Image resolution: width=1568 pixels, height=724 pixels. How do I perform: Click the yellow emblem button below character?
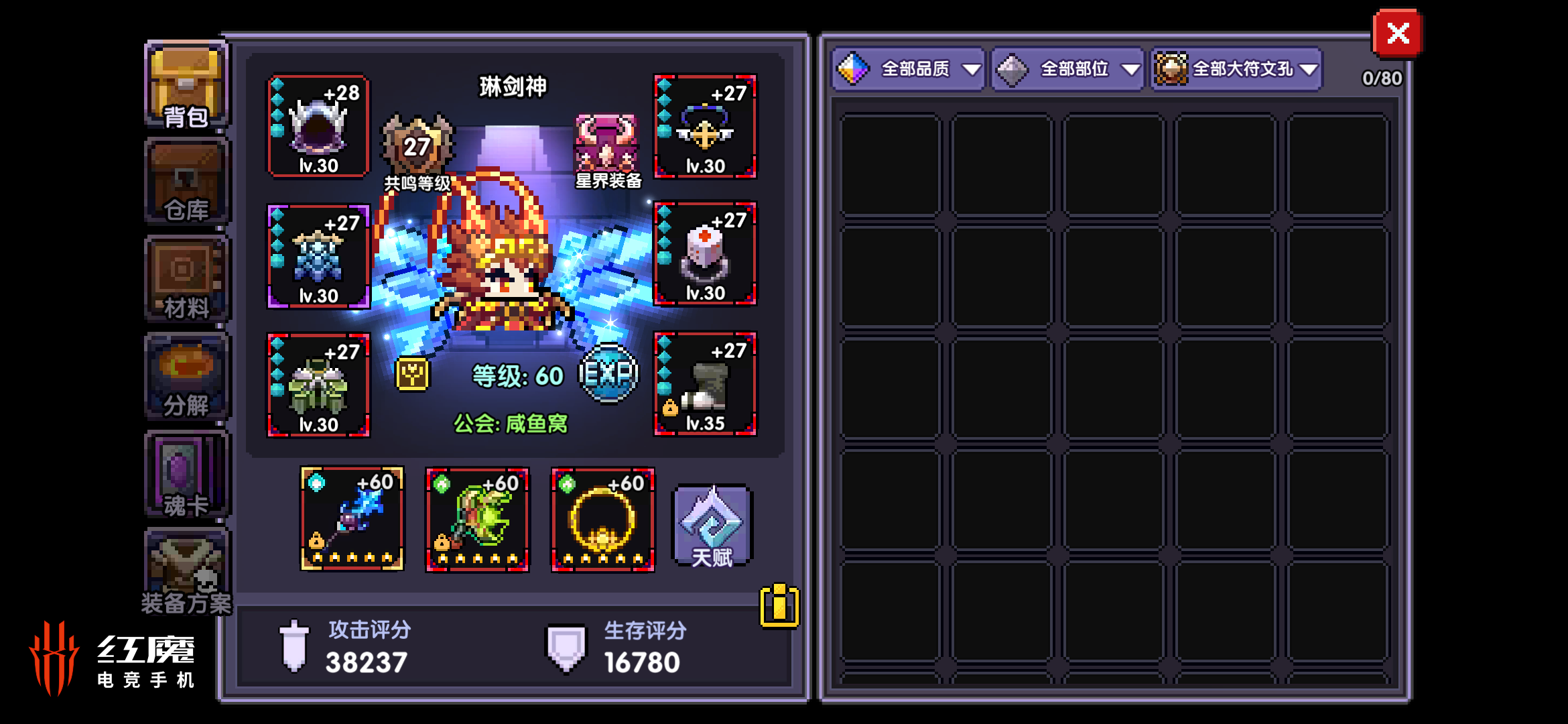[x=411, y=375]
